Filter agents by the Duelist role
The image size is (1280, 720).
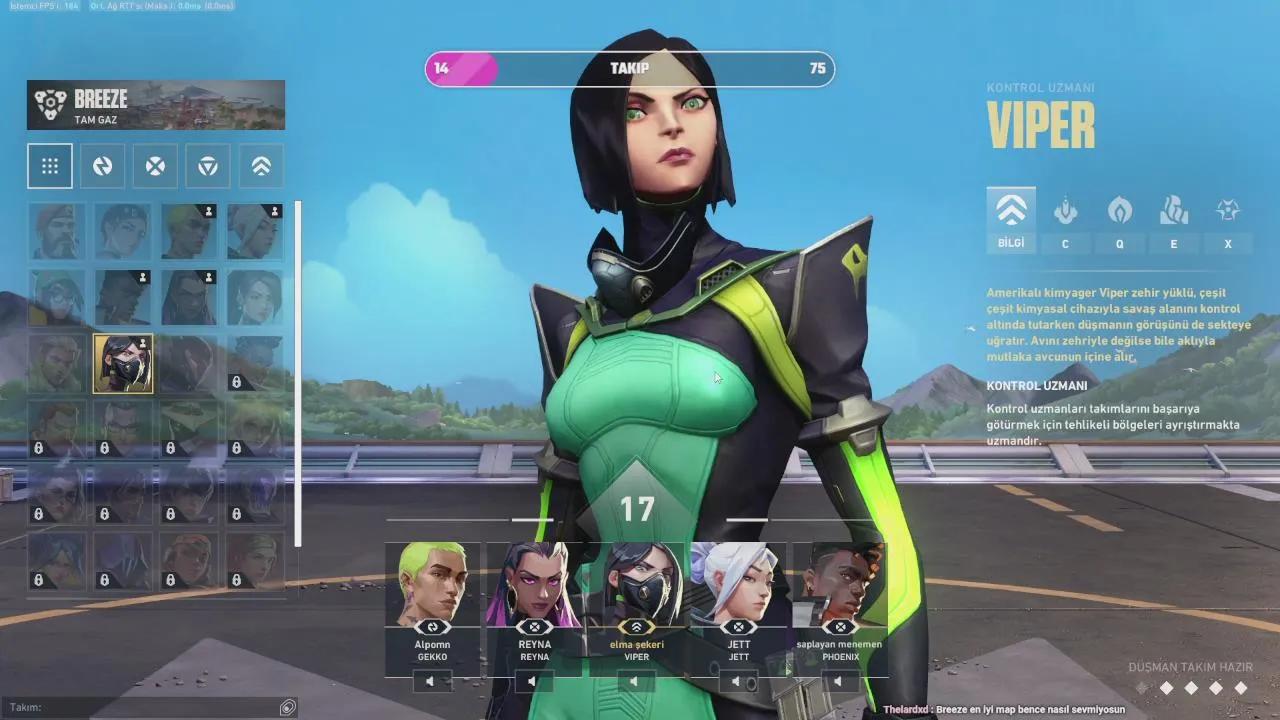(102, 165)
